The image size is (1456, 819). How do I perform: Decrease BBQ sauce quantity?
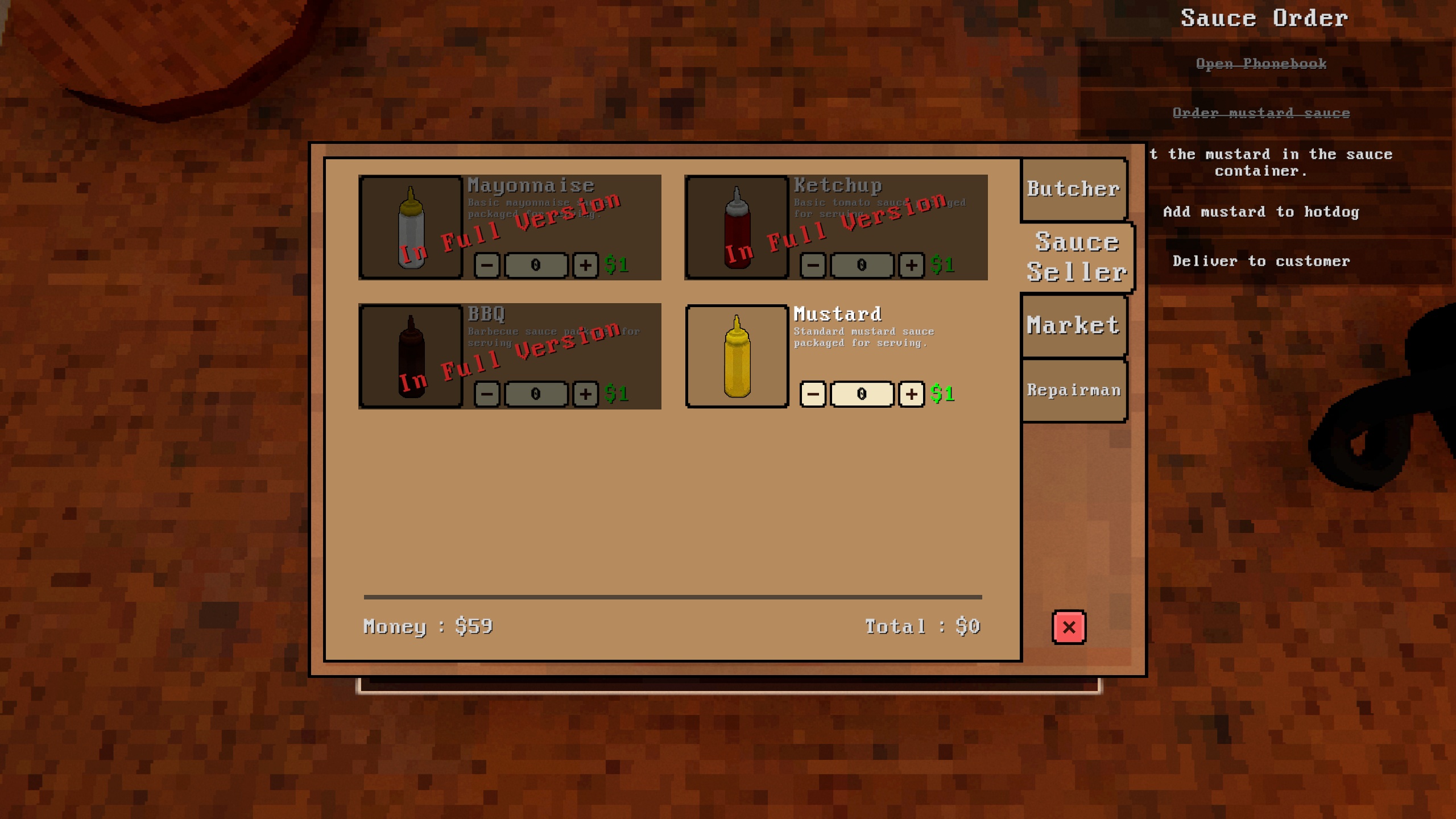(487, 394)
